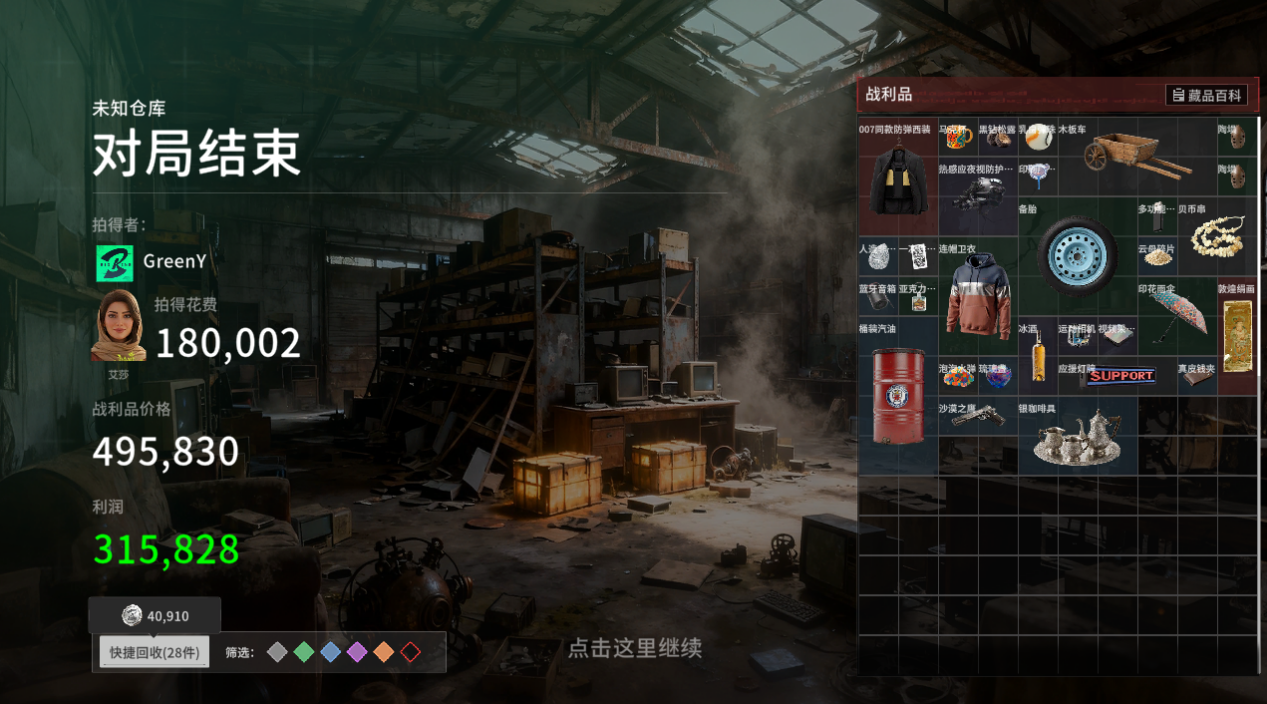This screenshot has width=1267, height=704.
Task: Choose the SUPPORT light sign item
Action: 1119,376
